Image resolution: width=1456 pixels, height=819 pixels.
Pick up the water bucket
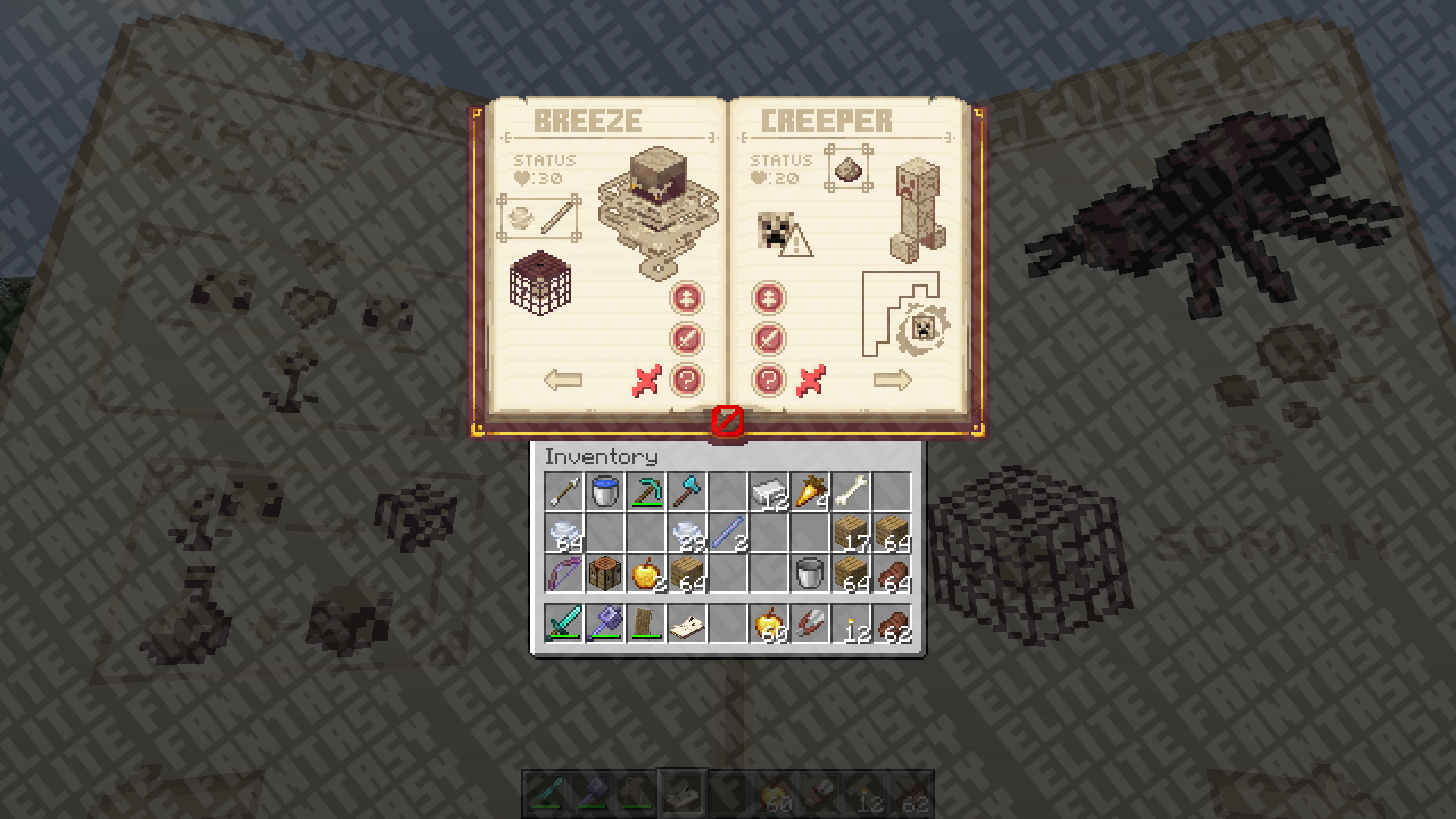(605, 491)
